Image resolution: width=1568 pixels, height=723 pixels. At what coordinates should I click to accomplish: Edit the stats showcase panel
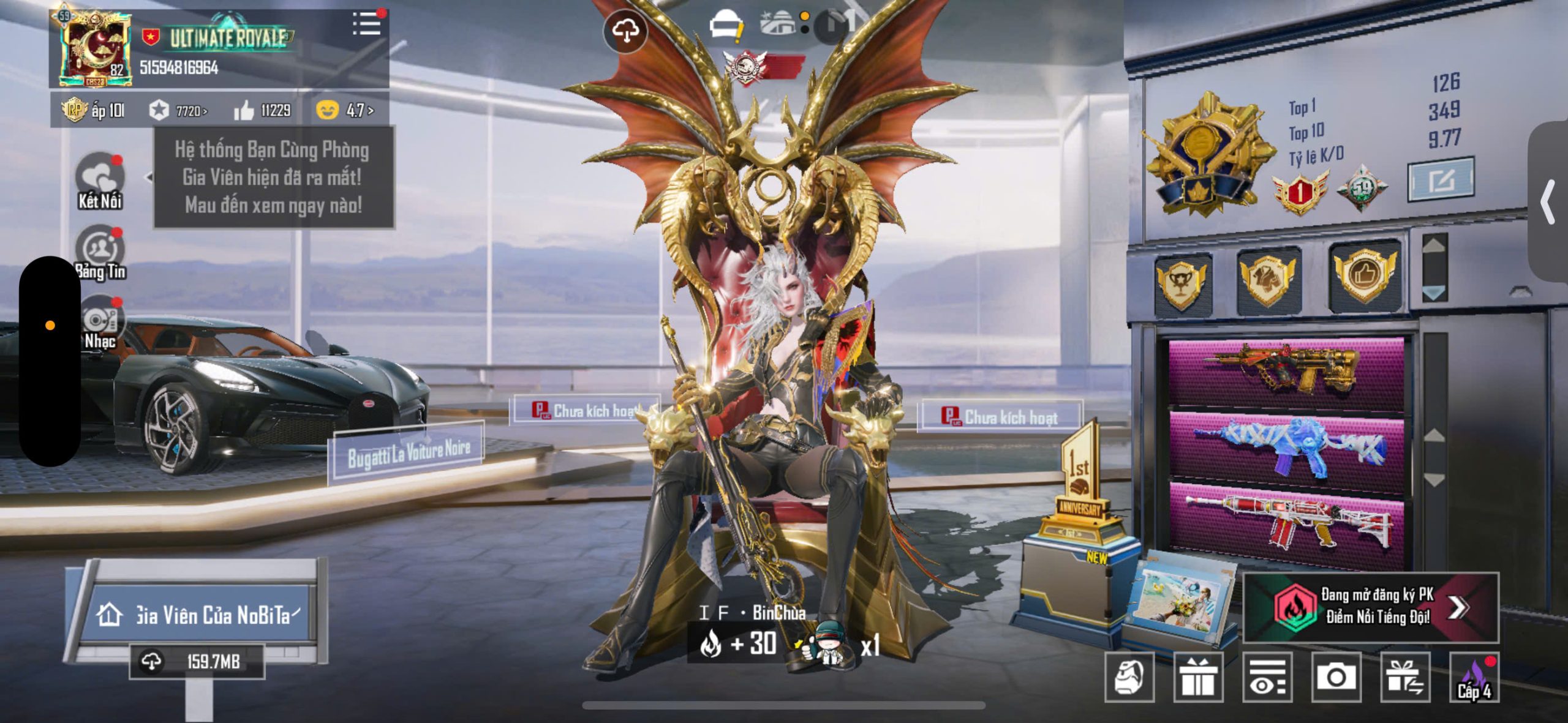tap(1441, 179)
